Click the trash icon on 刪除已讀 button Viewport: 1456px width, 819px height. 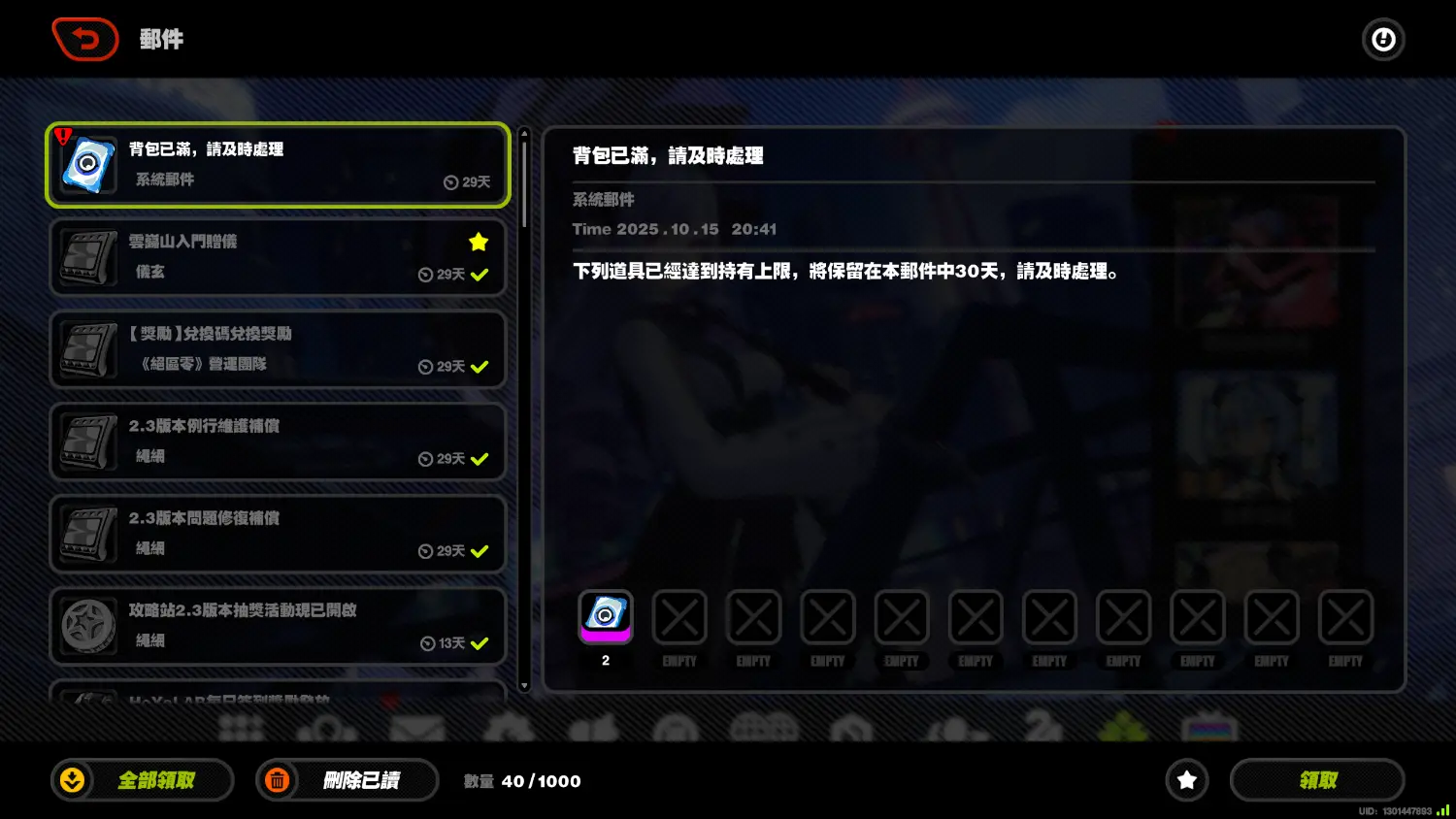278,779
